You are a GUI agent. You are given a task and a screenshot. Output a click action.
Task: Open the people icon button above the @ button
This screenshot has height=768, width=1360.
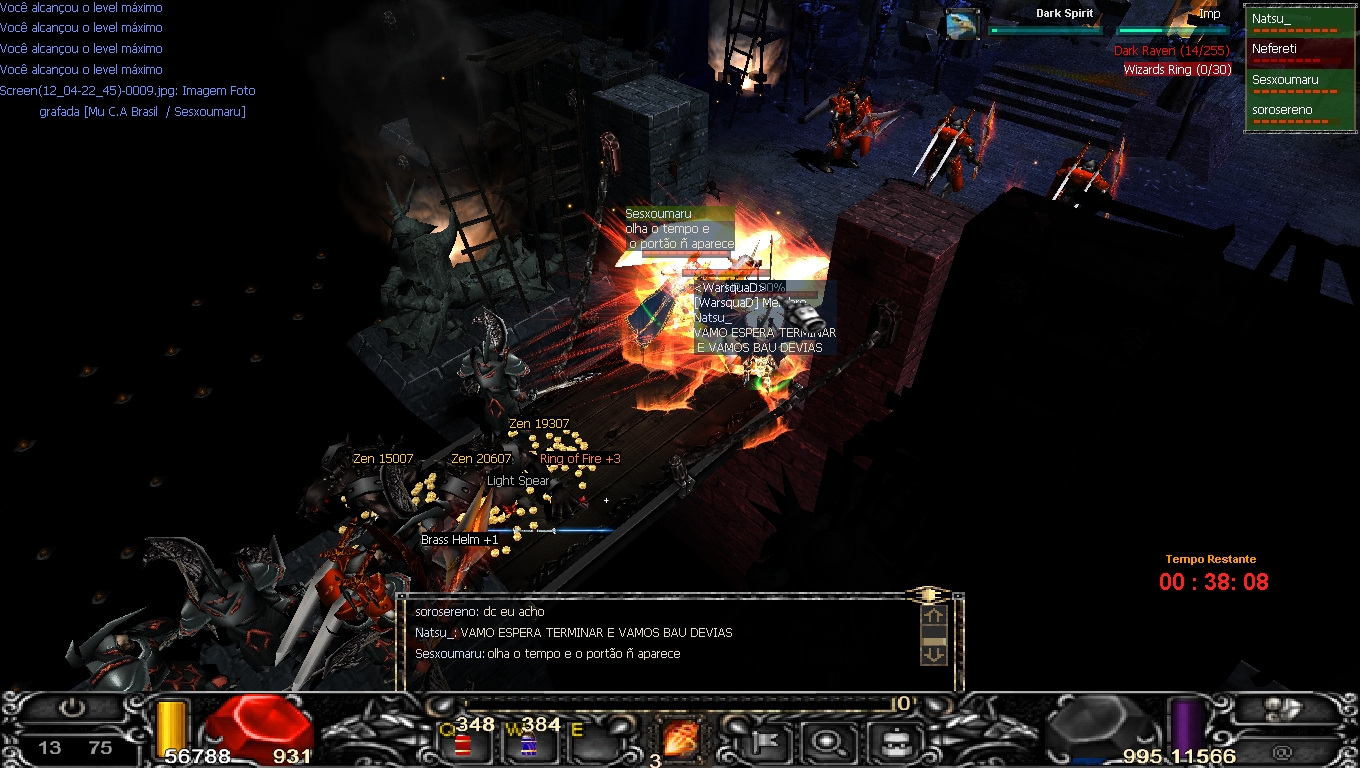[x=1284, y=709]
